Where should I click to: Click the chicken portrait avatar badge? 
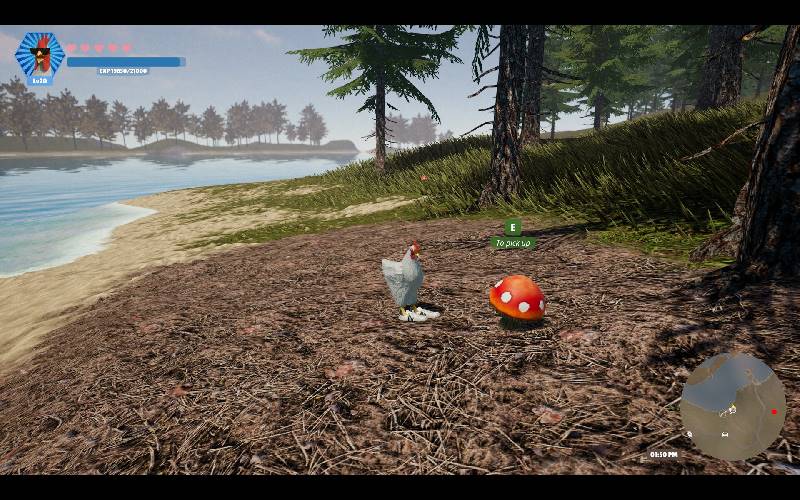pos(40,56)
